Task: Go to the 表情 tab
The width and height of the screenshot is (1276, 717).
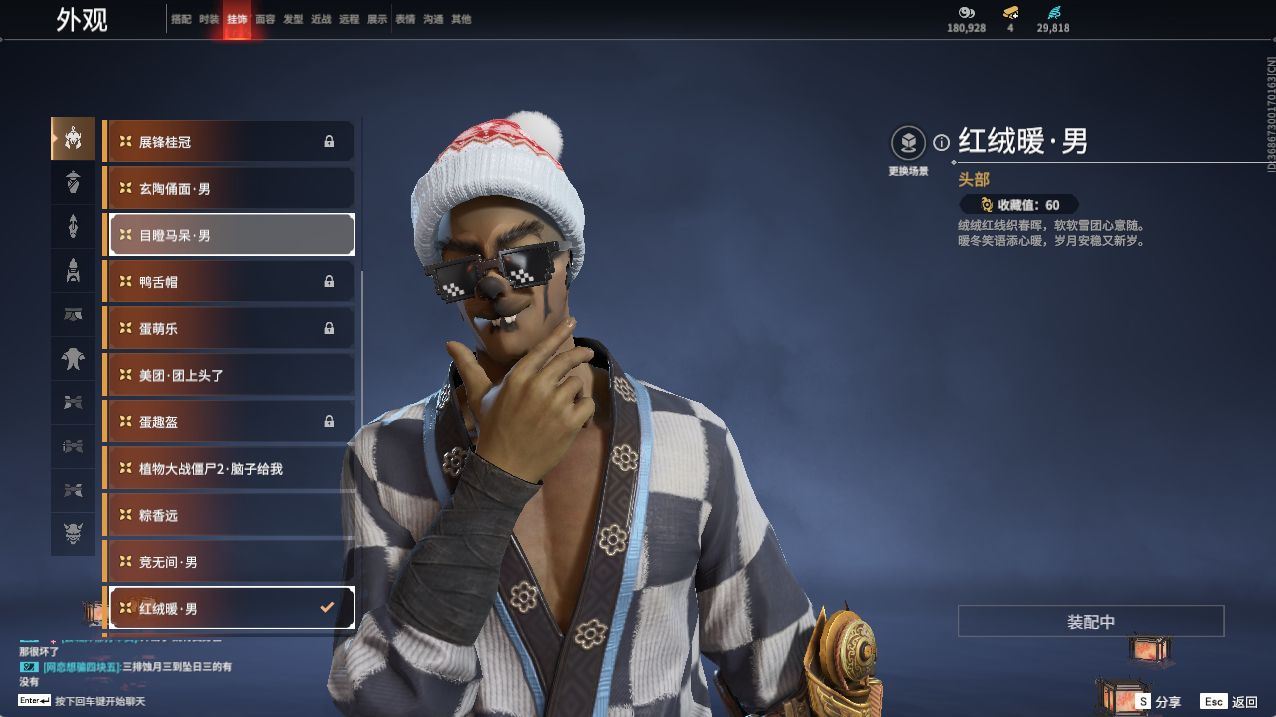Action: 405,19
